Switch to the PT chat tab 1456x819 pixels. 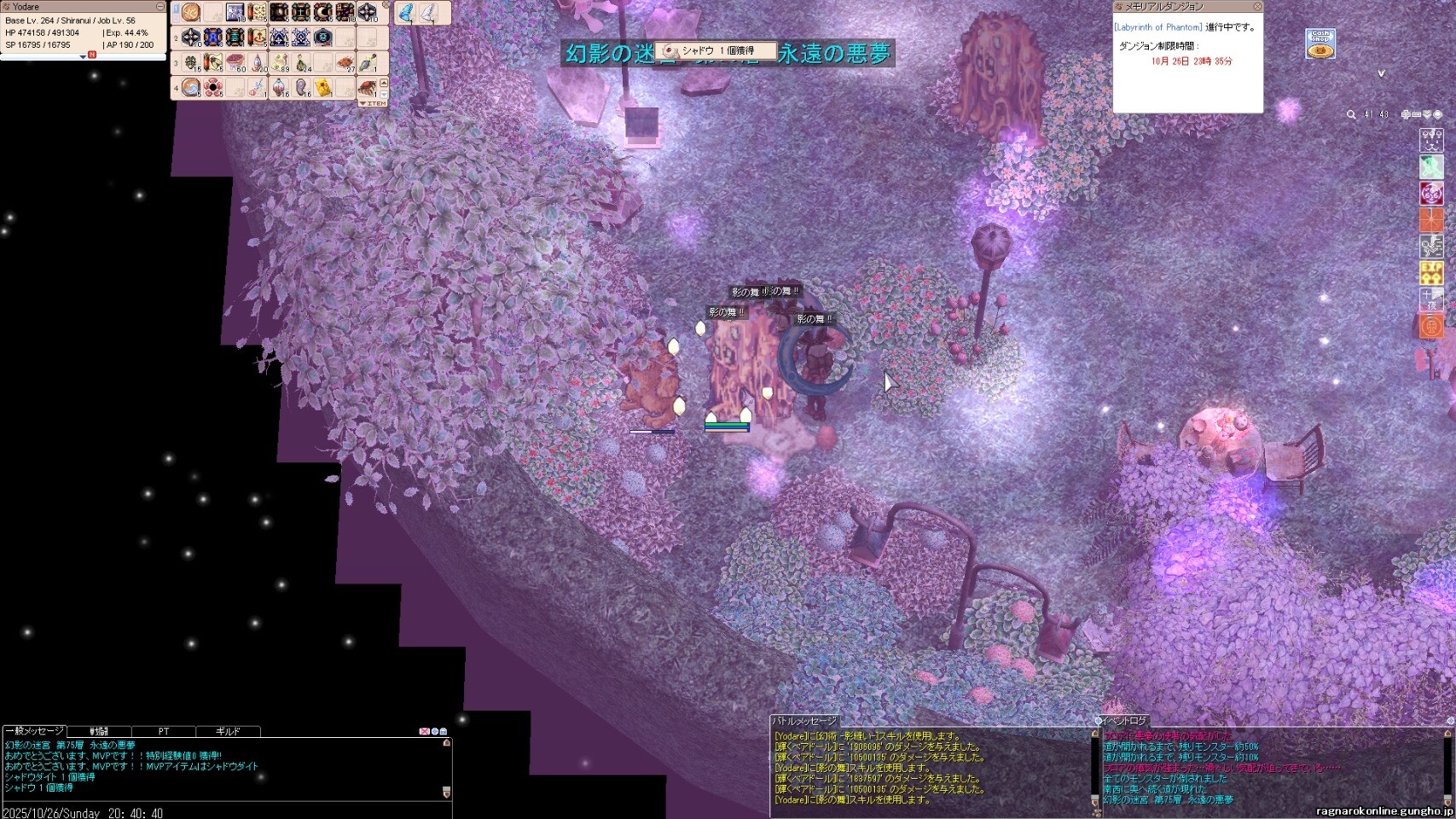(x=164, y=731)
